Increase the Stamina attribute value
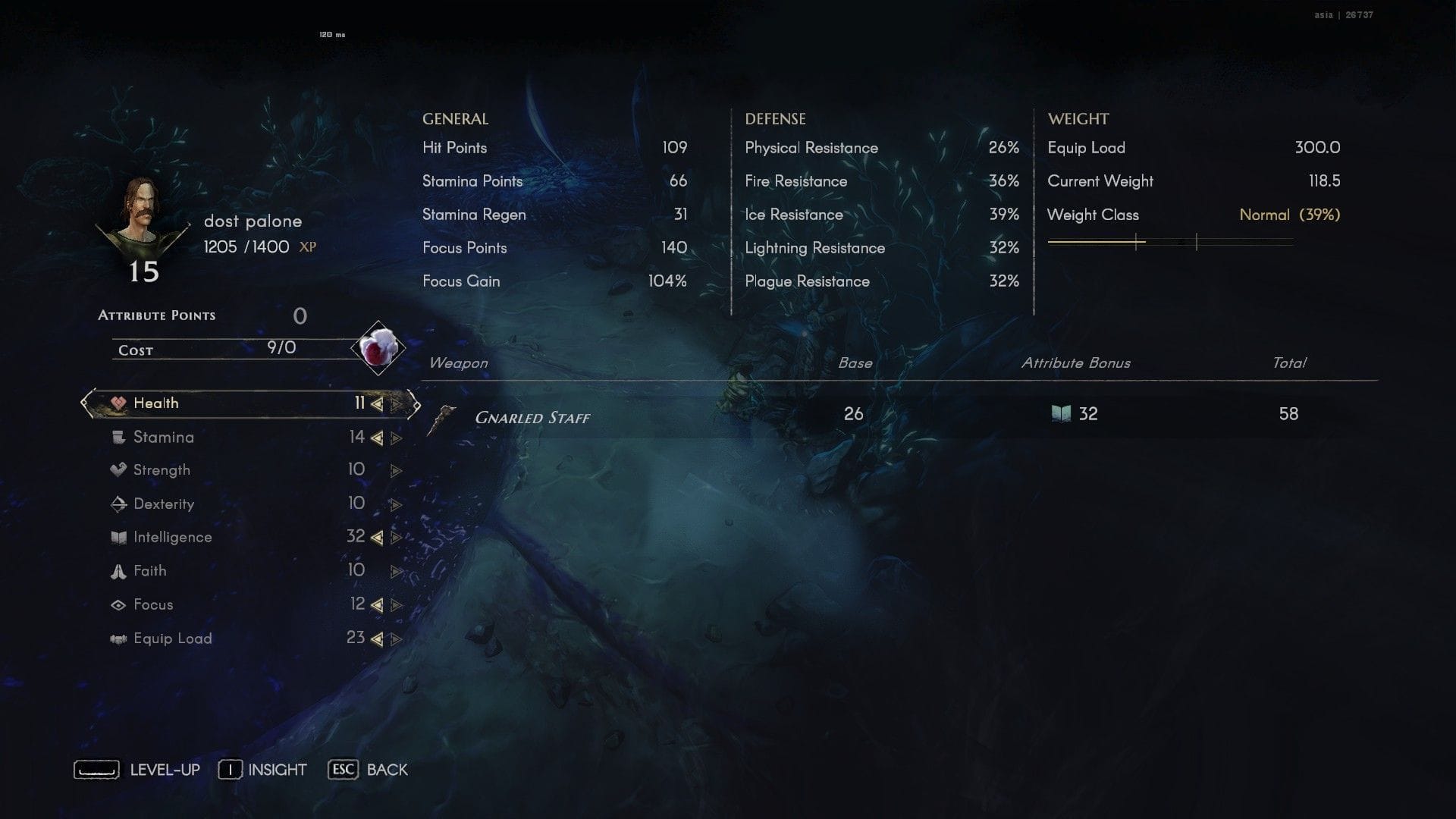This screenshot has height=819, width=1456. click(396, 438)
